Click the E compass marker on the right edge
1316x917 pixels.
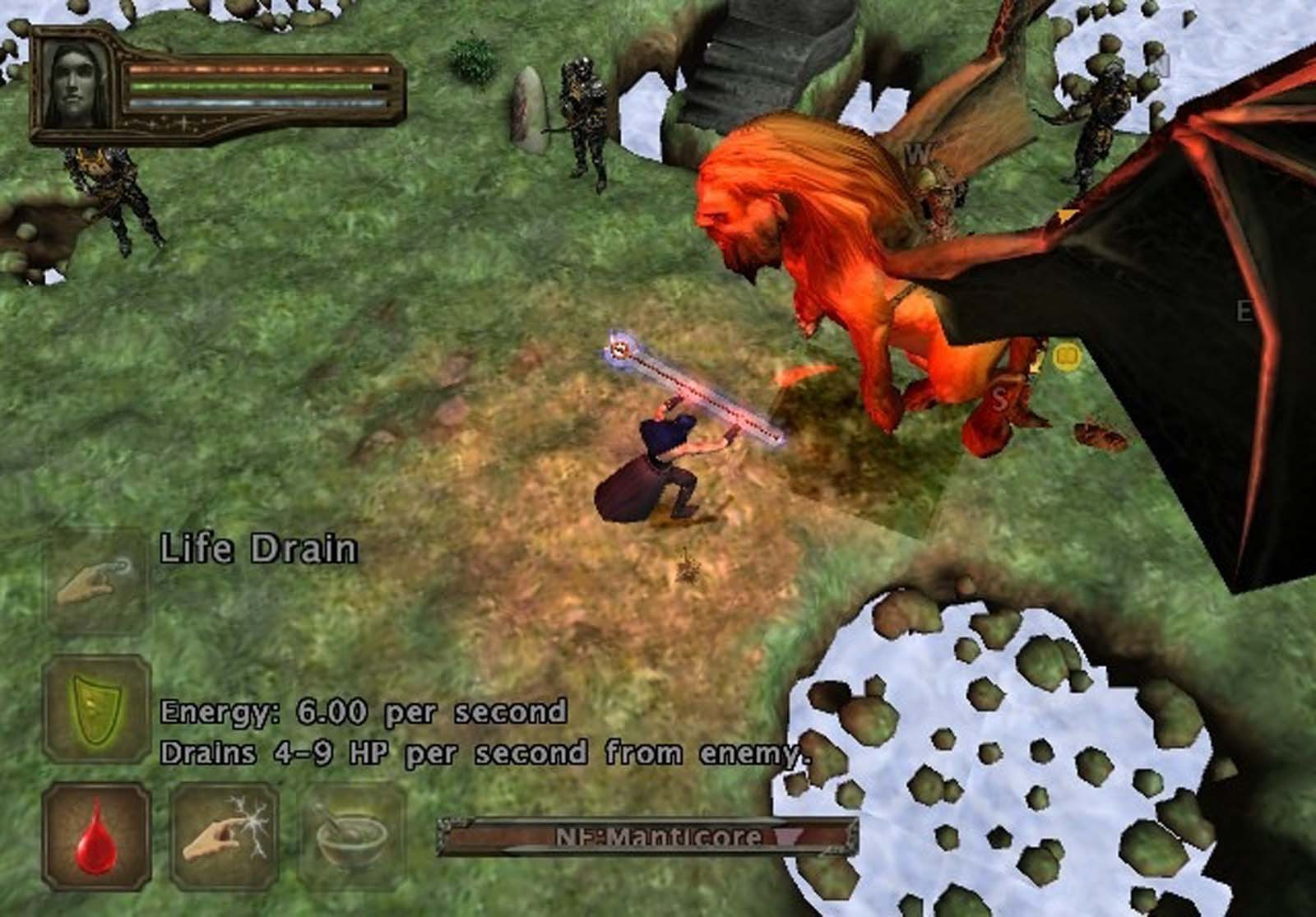[x=1244, y=311]
